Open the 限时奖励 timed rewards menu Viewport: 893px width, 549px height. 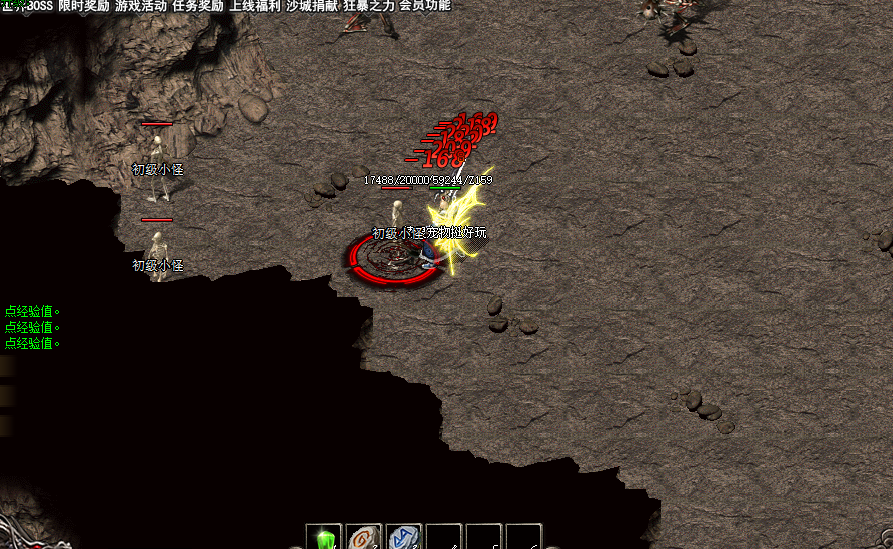[x=84, y=6]
